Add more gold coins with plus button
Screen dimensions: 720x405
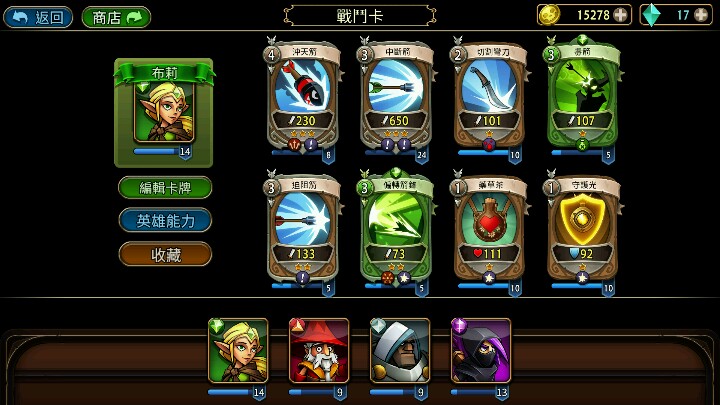(x=621, y=15)
